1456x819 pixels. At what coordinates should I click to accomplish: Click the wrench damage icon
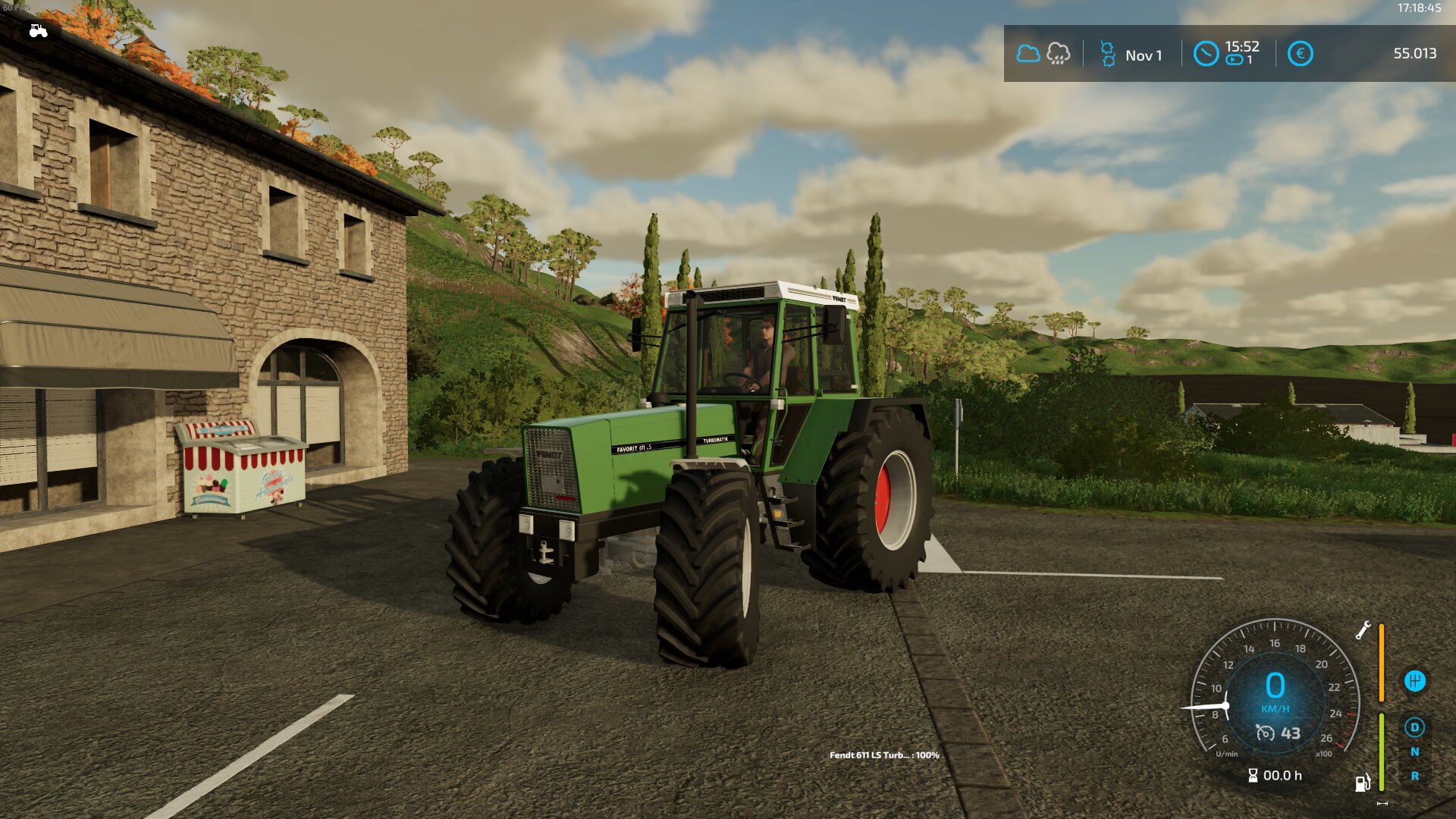point(1363,630)
